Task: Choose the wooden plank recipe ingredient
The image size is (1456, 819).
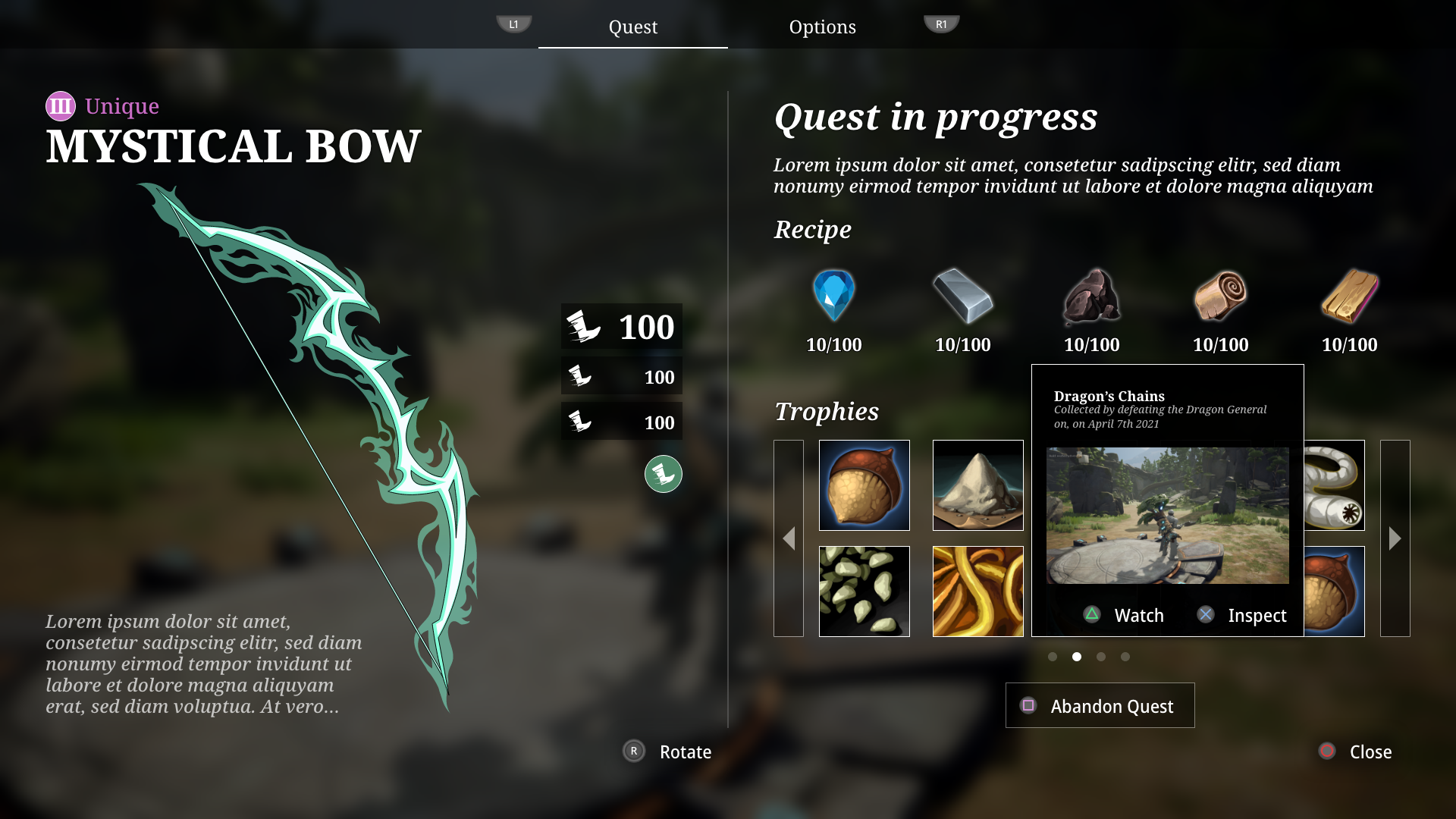Action: click(1349, 297)
